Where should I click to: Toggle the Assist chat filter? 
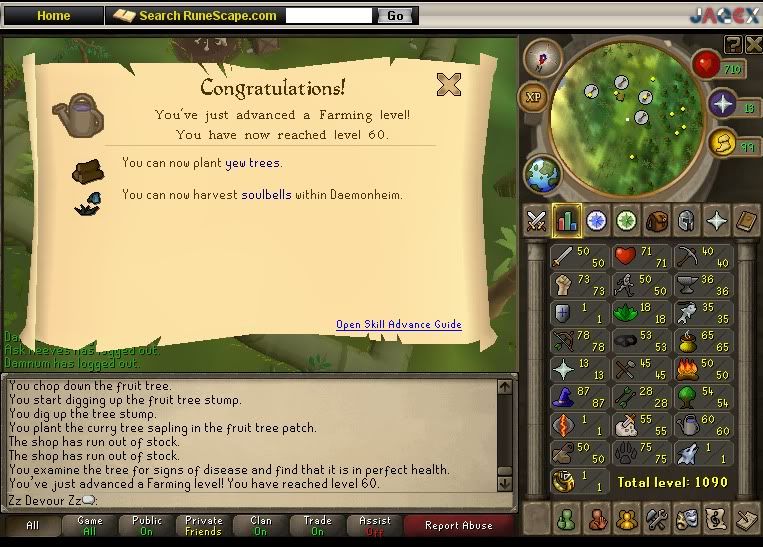pyautogui.click(x=375, y=525)
